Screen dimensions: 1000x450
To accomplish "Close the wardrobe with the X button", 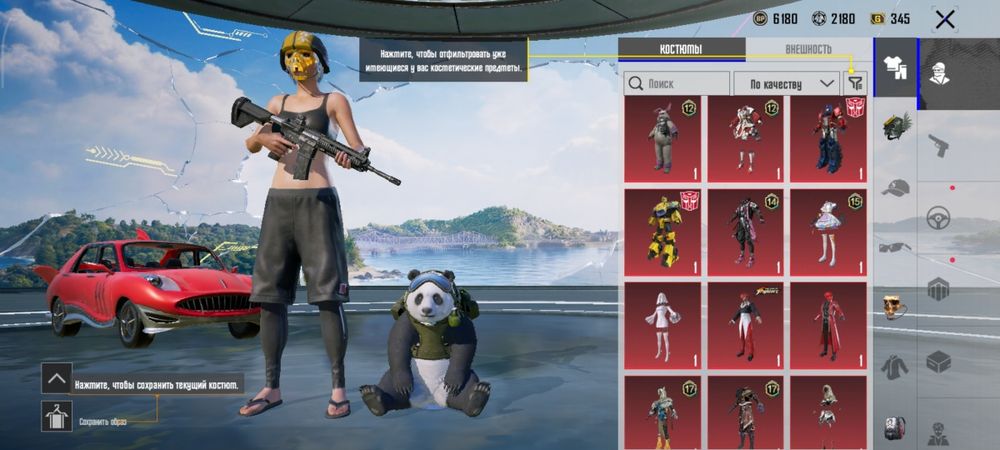I will tap(944, 19).
